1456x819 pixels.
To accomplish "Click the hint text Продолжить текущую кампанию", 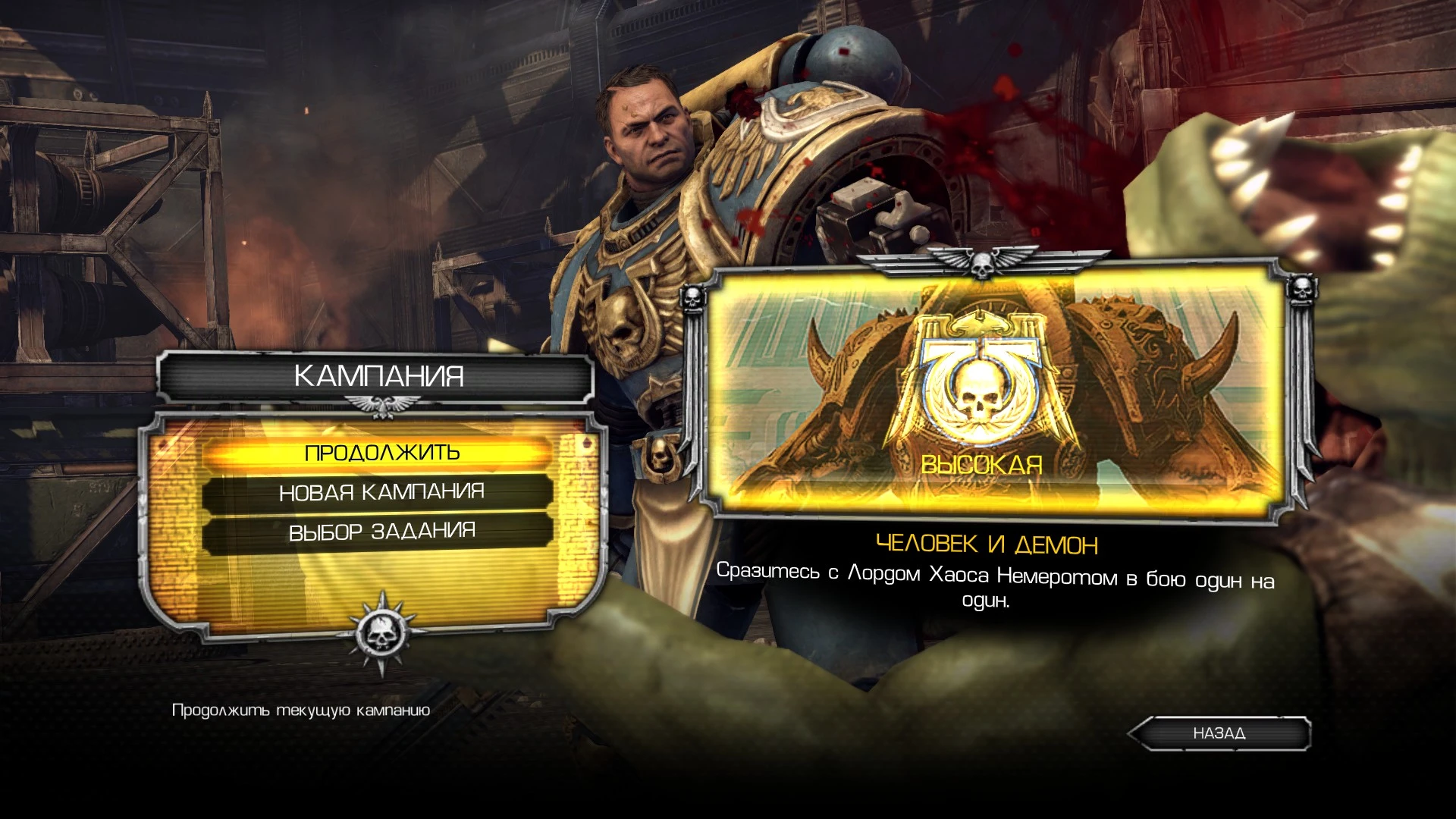I will 301,711.
